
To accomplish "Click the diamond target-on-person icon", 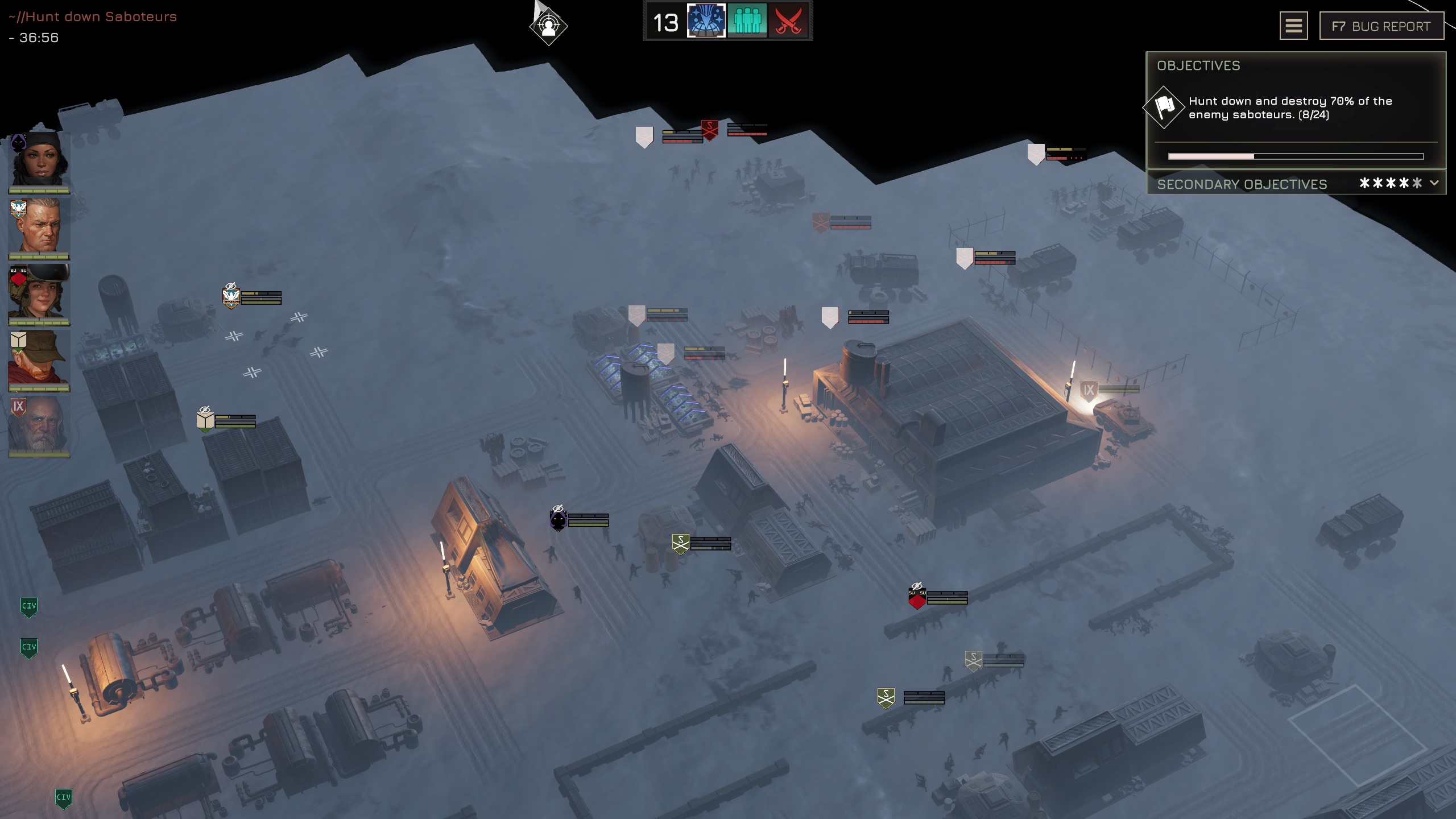I will tap(548, 26).
